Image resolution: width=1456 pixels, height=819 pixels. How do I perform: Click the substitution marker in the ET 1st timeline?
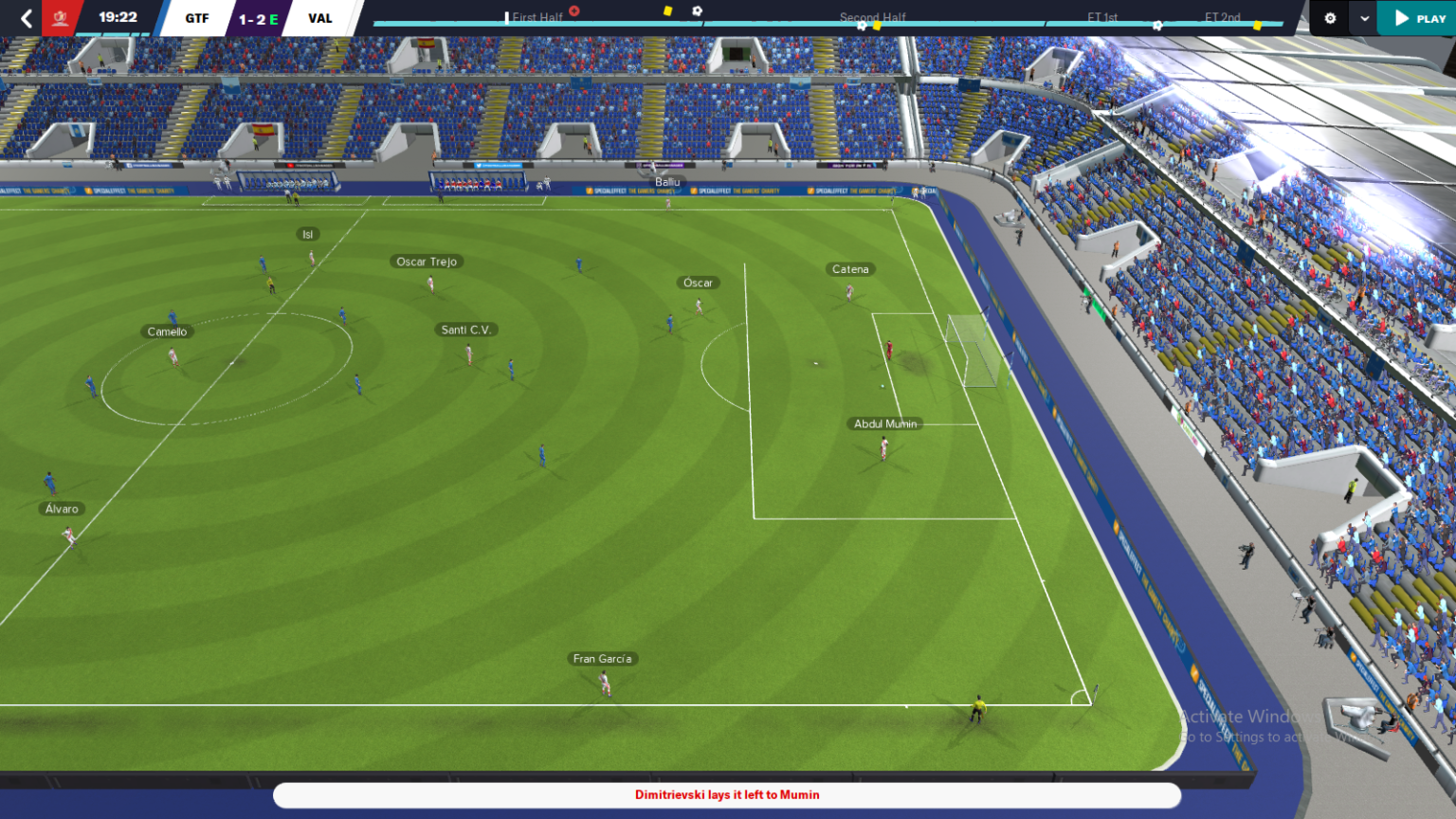pyautogui.click(x=1156, y=25)
